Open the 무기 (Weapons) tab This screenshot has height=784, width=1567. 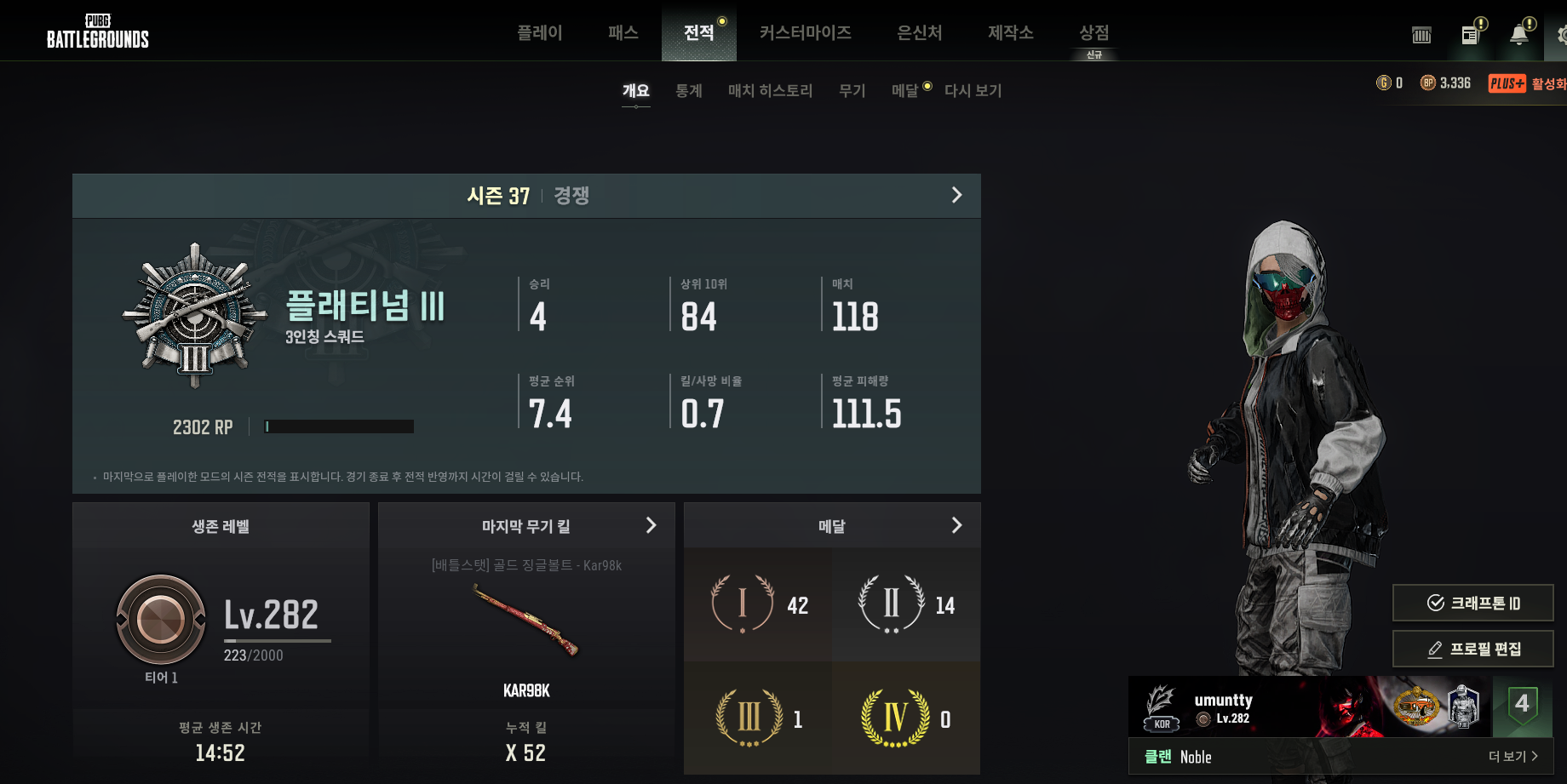pos(852,90)
